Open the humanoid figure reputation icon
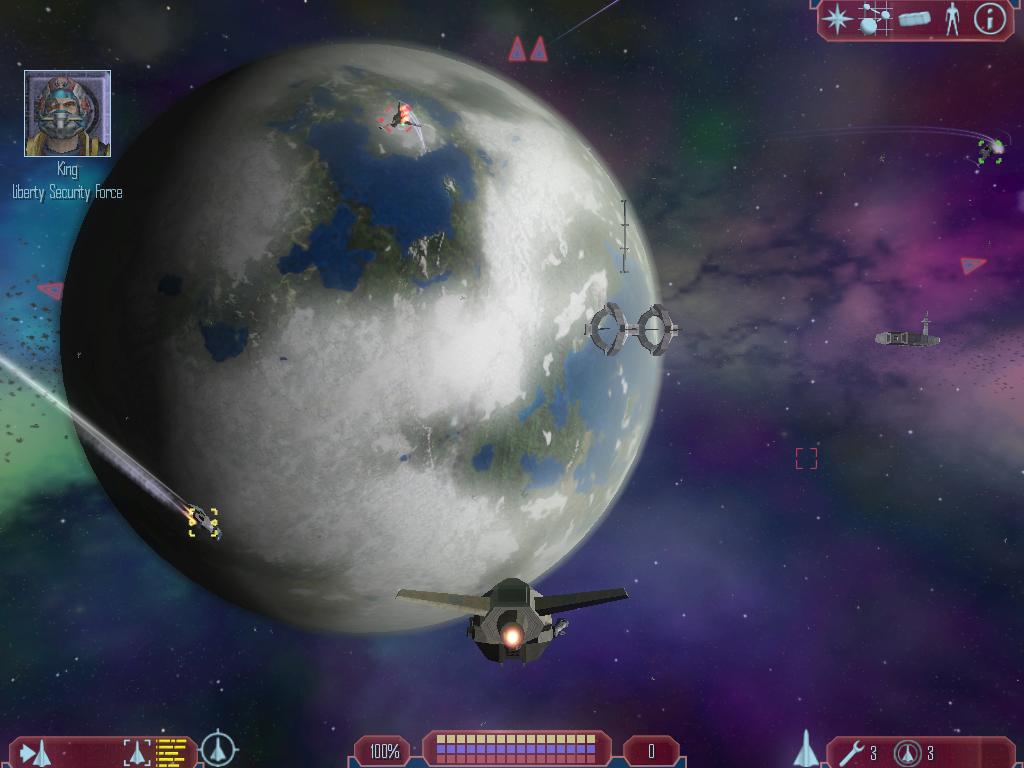This screenshot has height=768, width=1024. (951, 19)
